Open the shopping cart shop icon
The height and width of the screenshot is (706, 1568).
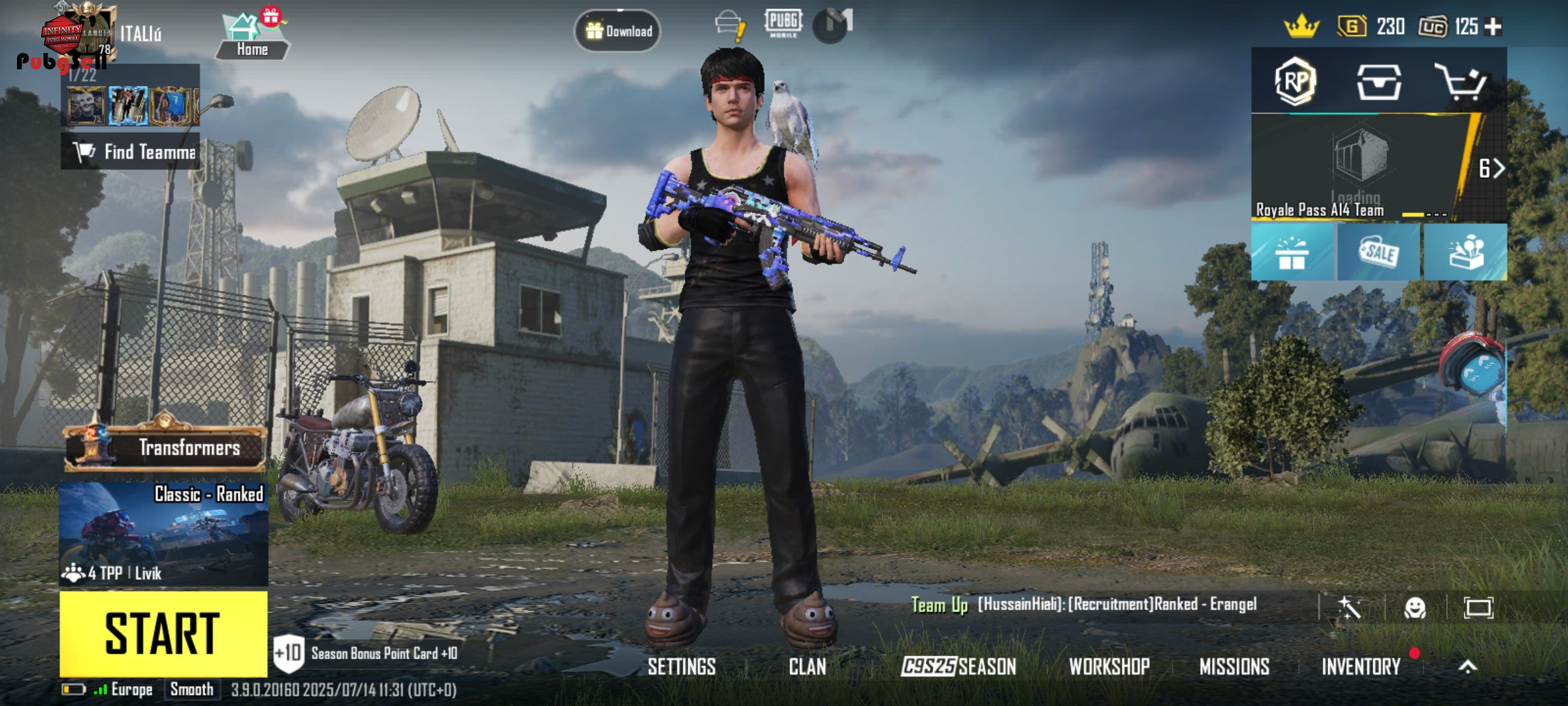pos(1461,82)
